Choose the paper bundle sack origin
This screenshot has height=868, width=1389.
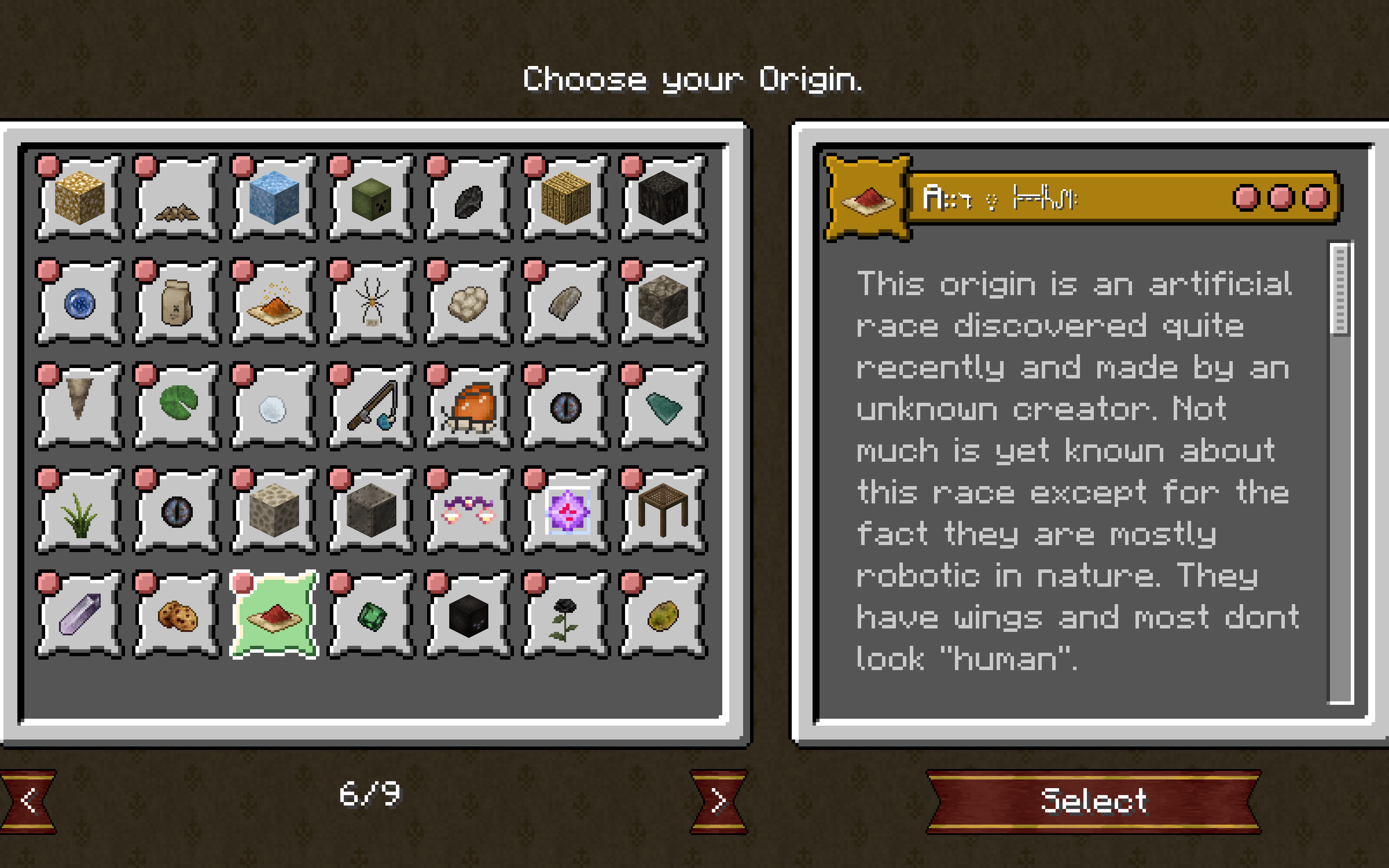click(x=177, y=302)
